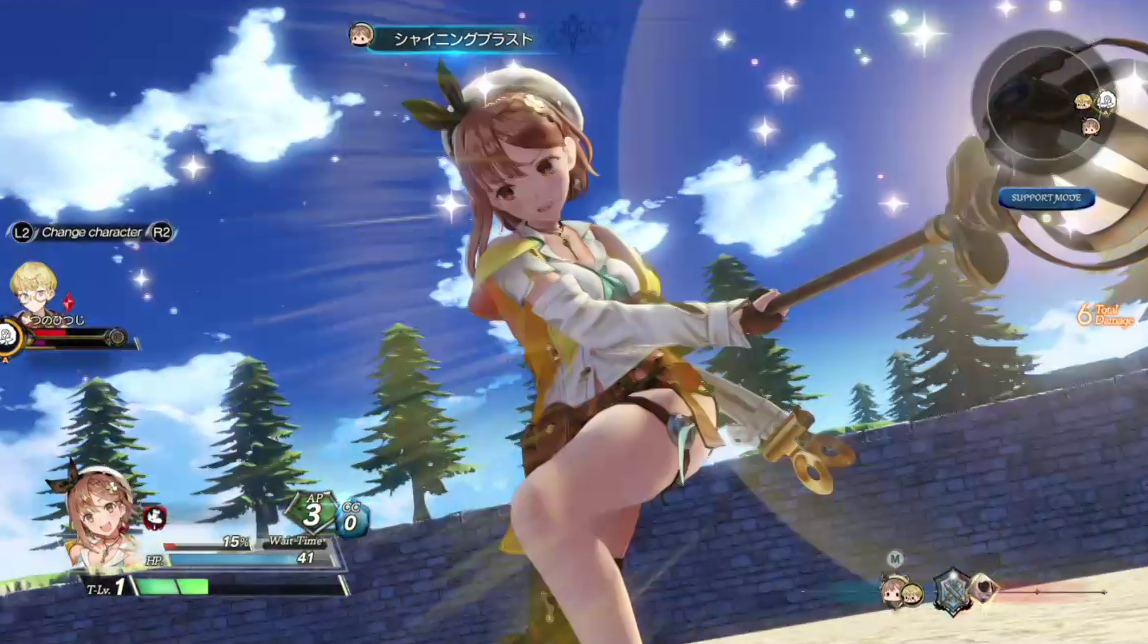Click the red-and-black role icon beside Ryza's portrait
1148x644 pixels.
[155, 516]
